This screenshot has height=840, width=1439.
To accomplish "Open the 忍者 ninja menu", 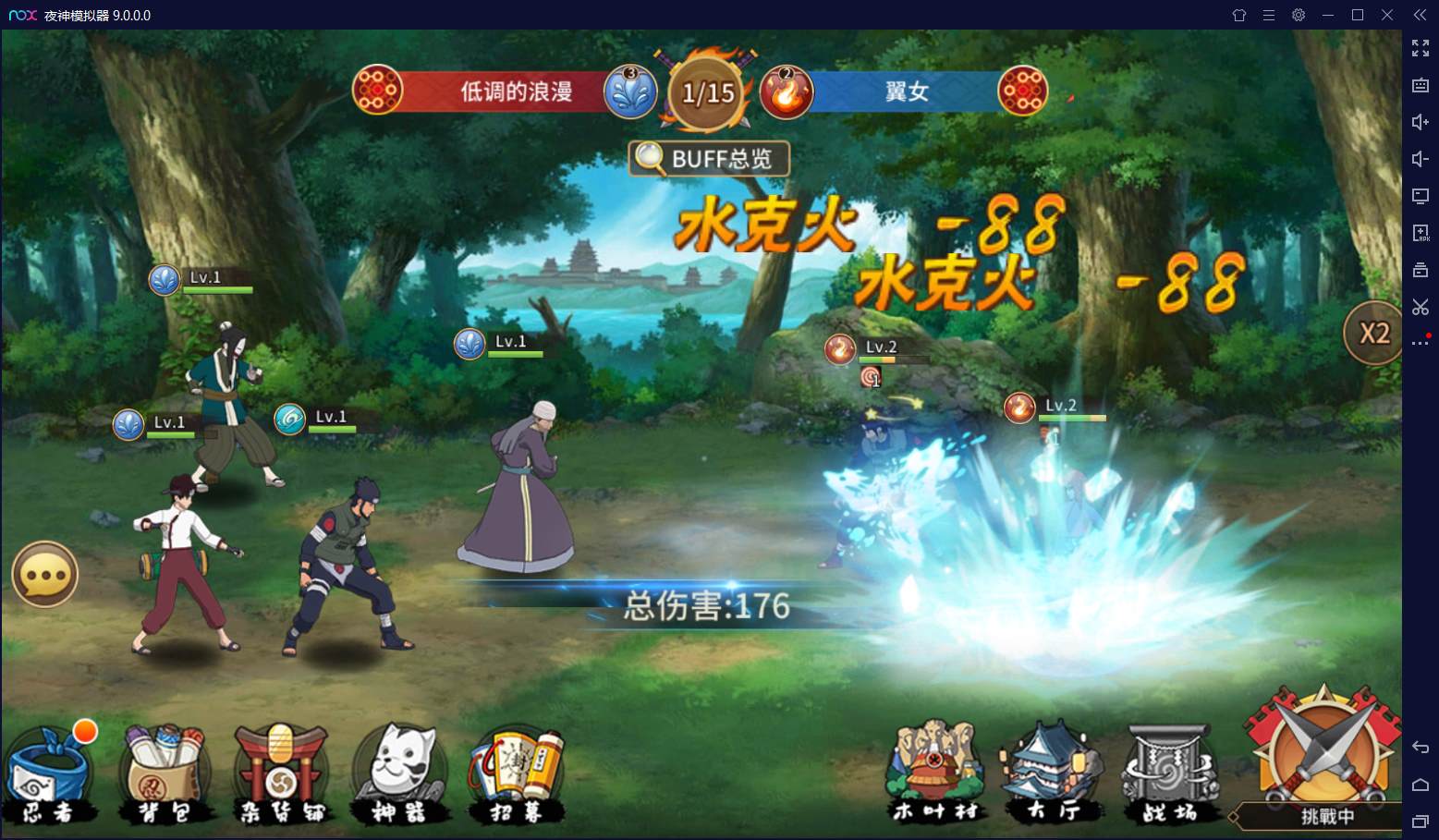I will (x=49, y=776).
